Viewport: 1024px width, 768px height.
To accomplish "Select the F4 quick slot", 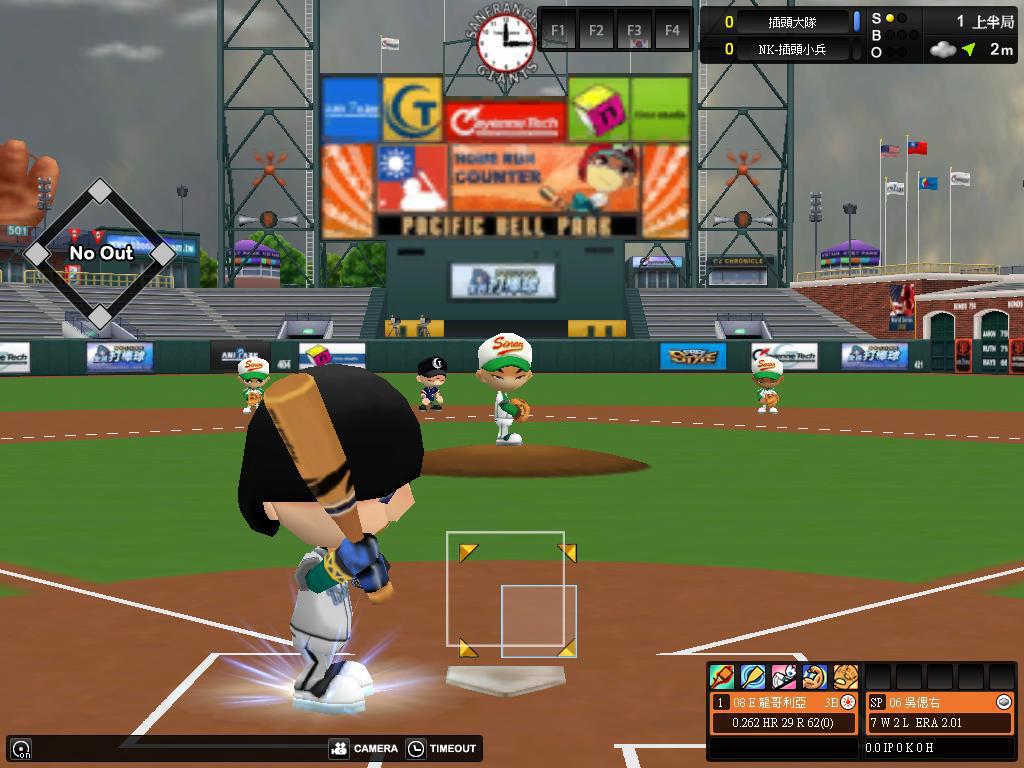I will tap(672, 30).
